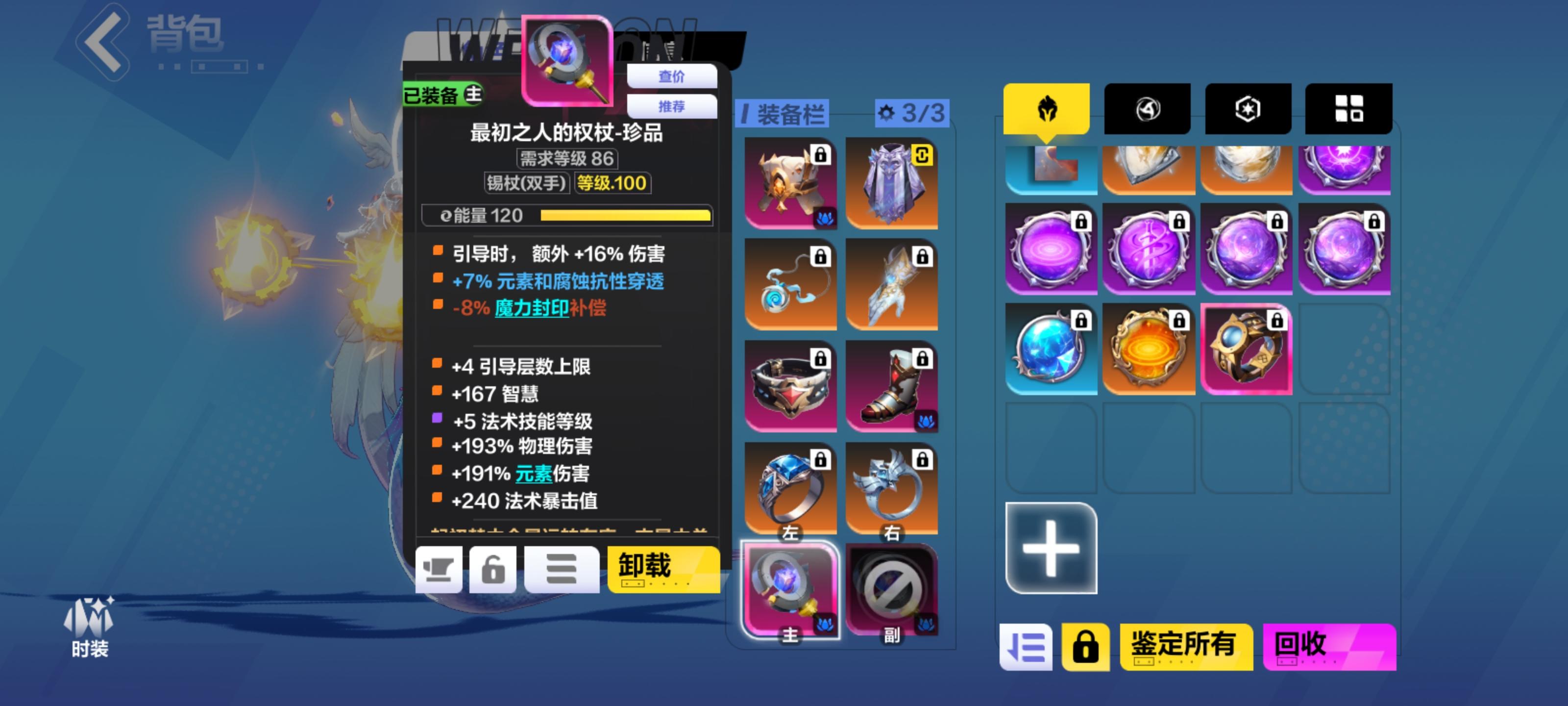Click the unlock padlock icon below weapon stats
This screenshot has height=706, width=1568.
(x=493, y=569)
